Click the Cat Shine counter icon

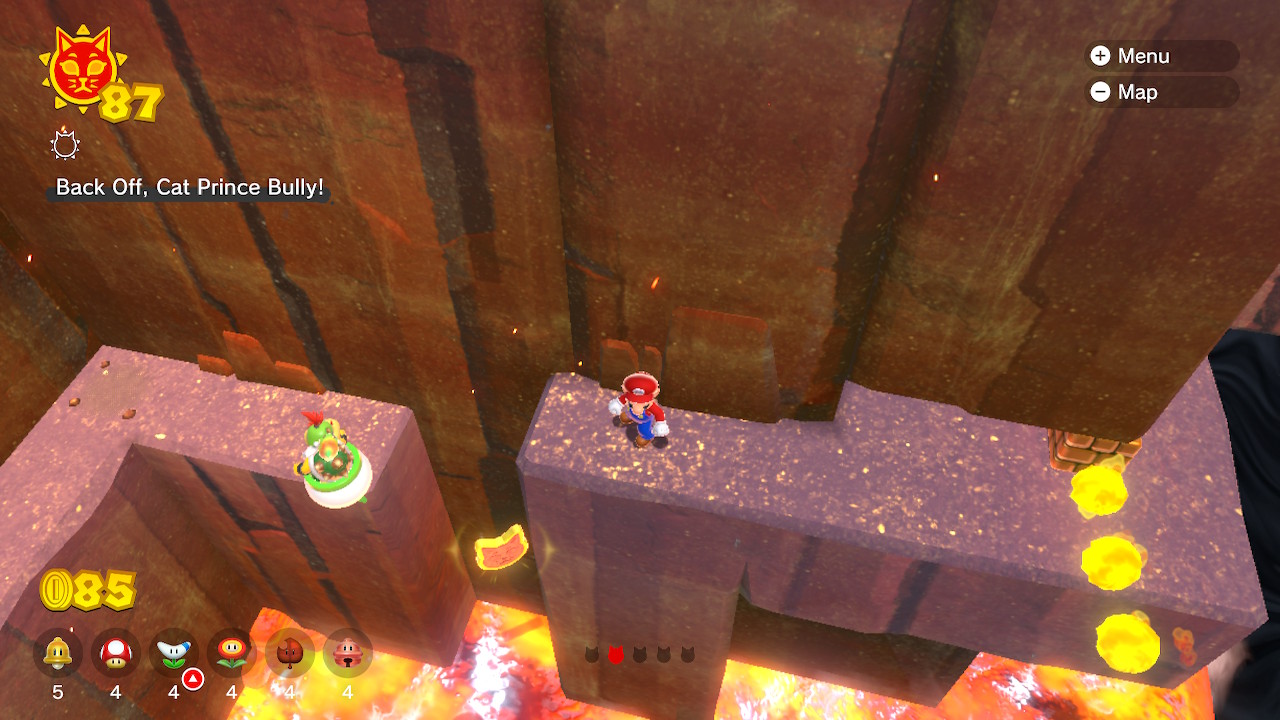pos(82,68)
